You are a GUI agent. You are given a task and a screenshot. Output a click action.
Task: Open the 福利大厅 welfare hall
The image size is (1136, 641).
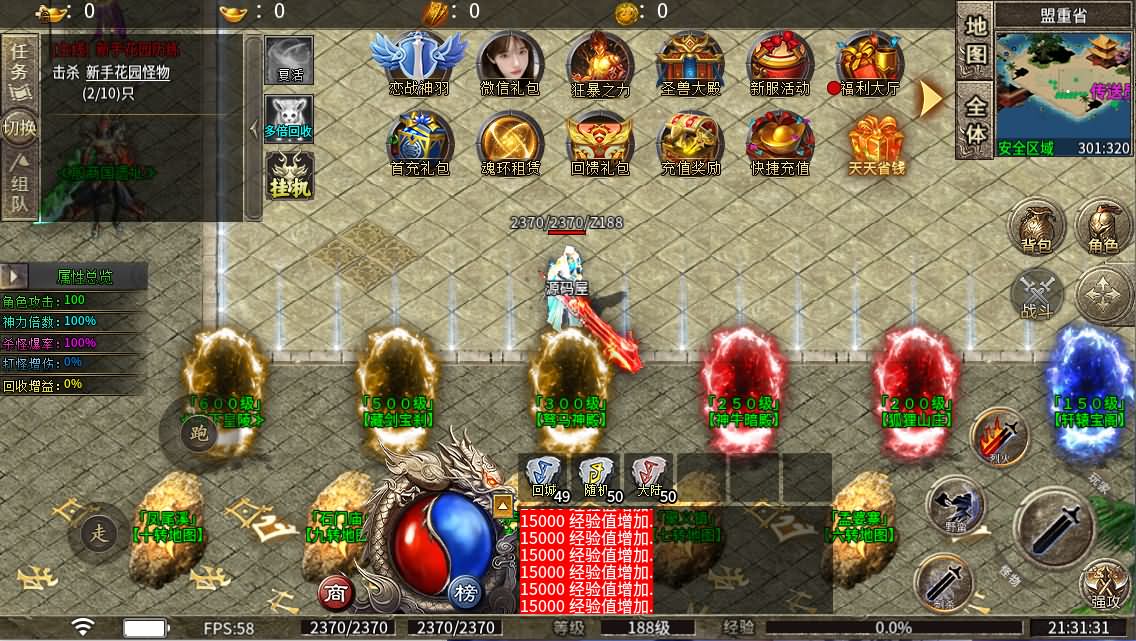(870, 61)
